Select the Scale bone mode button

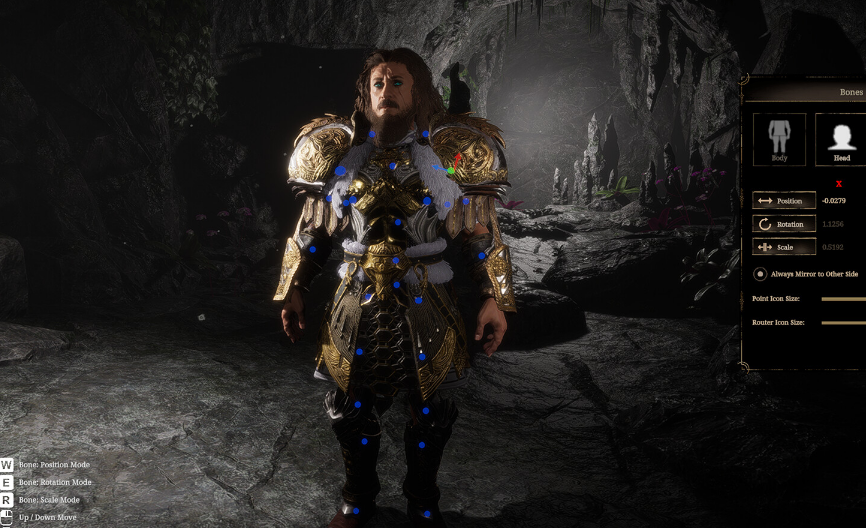tap(784, 247)
